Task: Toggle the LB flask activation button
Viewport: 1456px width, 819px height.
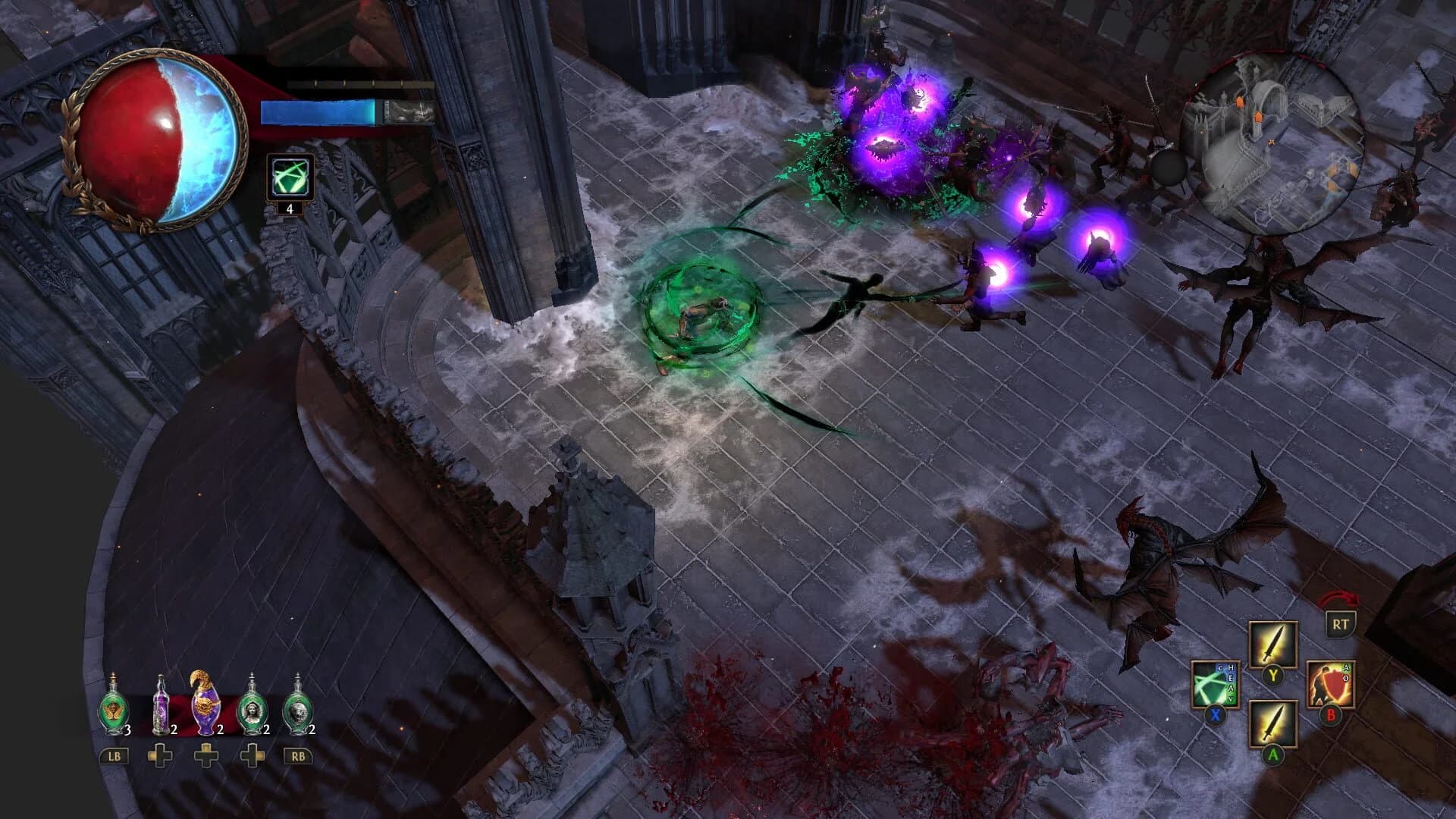Action: click(114, 756)
